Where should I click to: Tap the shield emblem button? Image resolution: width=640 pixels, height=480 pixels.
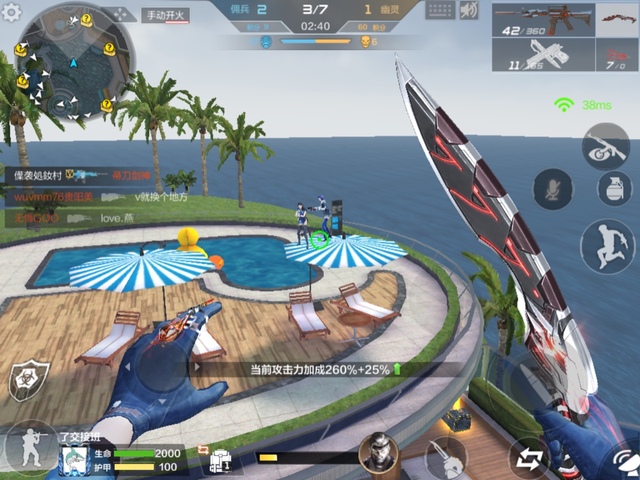coord(25,381)
